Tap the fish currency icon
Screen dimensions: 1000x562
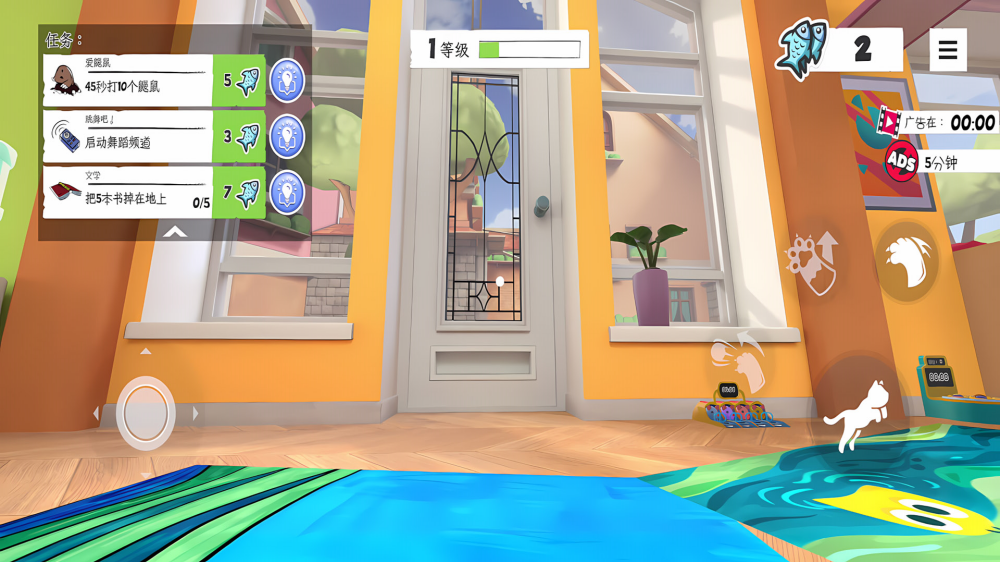pyautogui.click(x=802, y=50)
